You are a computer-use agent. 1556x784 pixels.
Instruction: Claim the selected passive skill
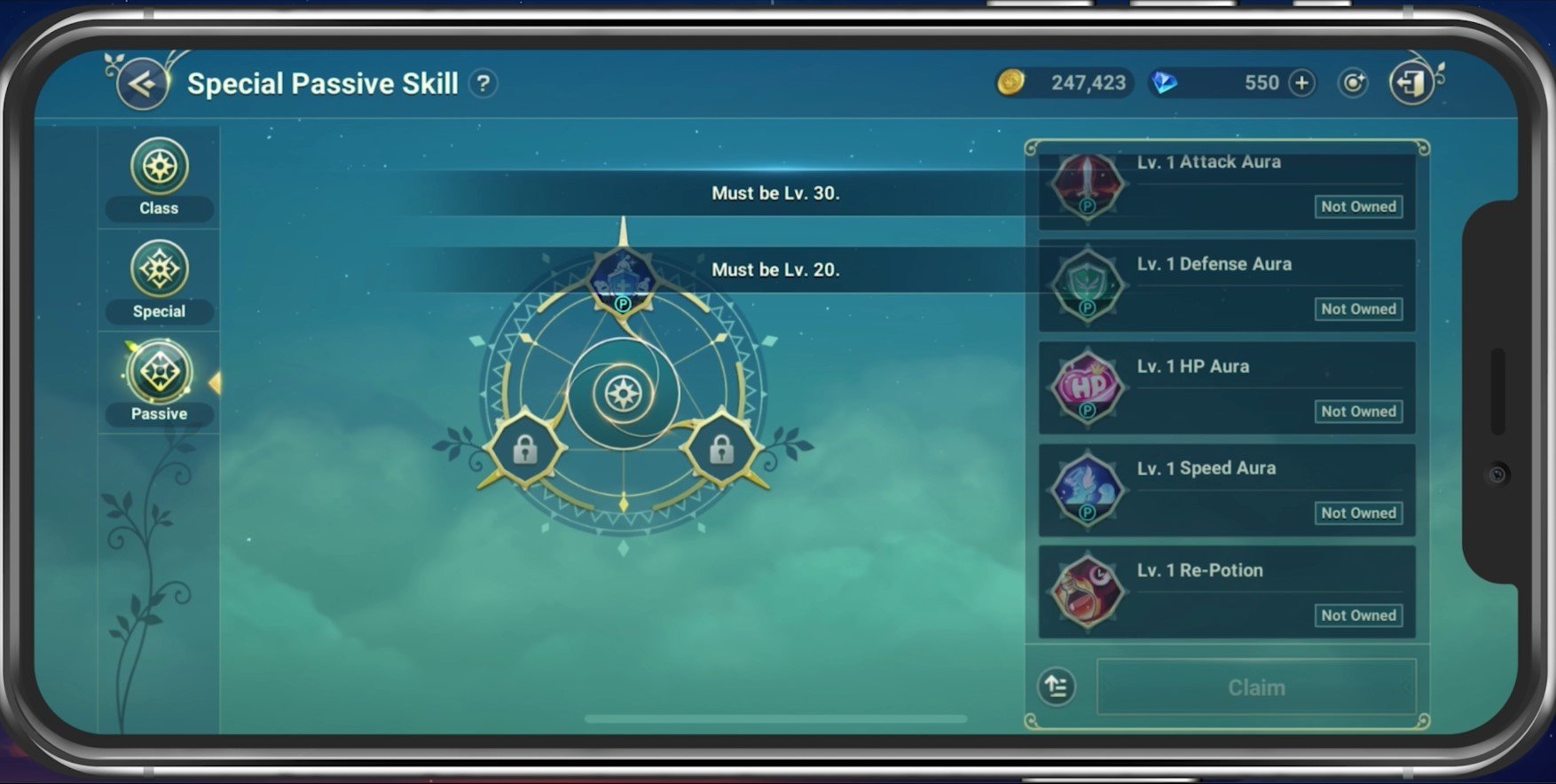point(1255,687)
